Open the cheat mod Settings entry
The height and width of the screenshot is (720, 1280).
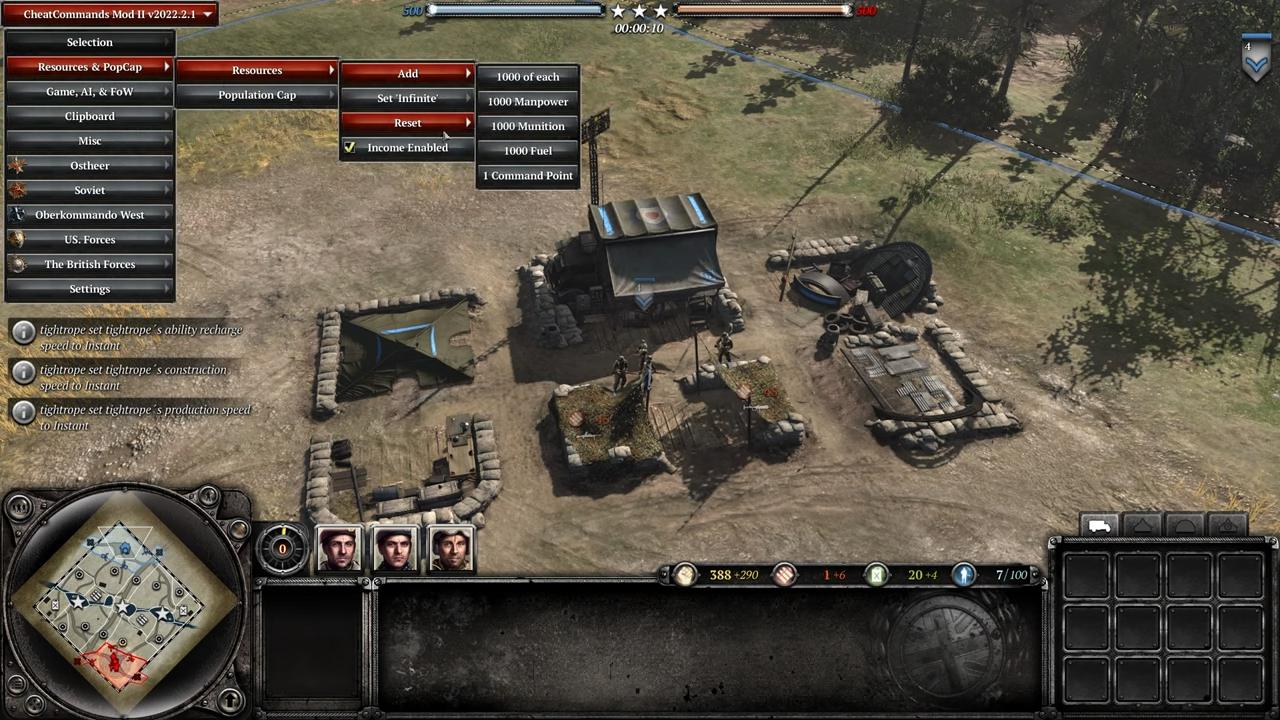tap(90, 289)
